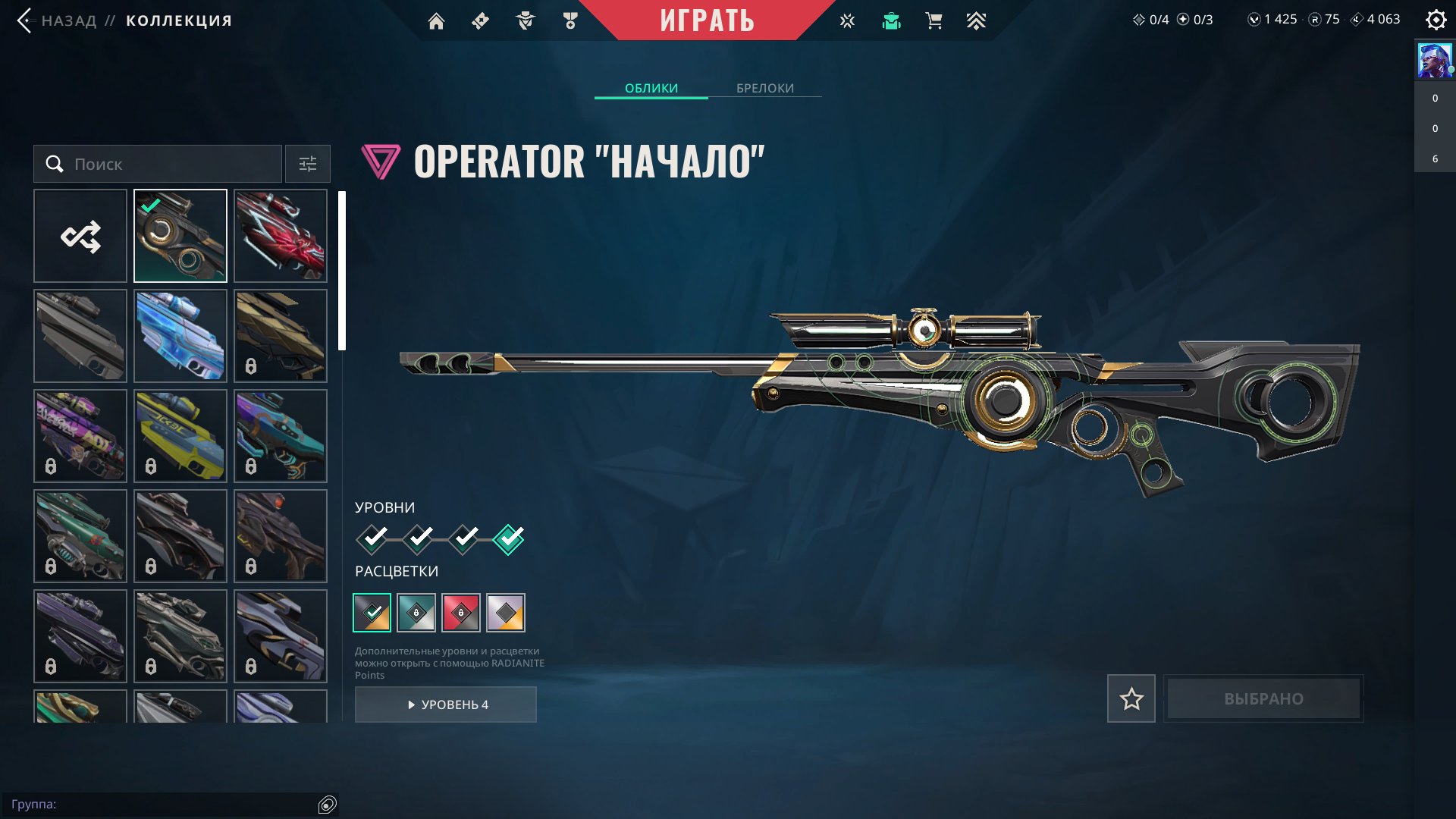The width and height of the screenshot is (1456, 819).
Task: Open the Agents icon in top navigation
Action: (x=523, y=20)
